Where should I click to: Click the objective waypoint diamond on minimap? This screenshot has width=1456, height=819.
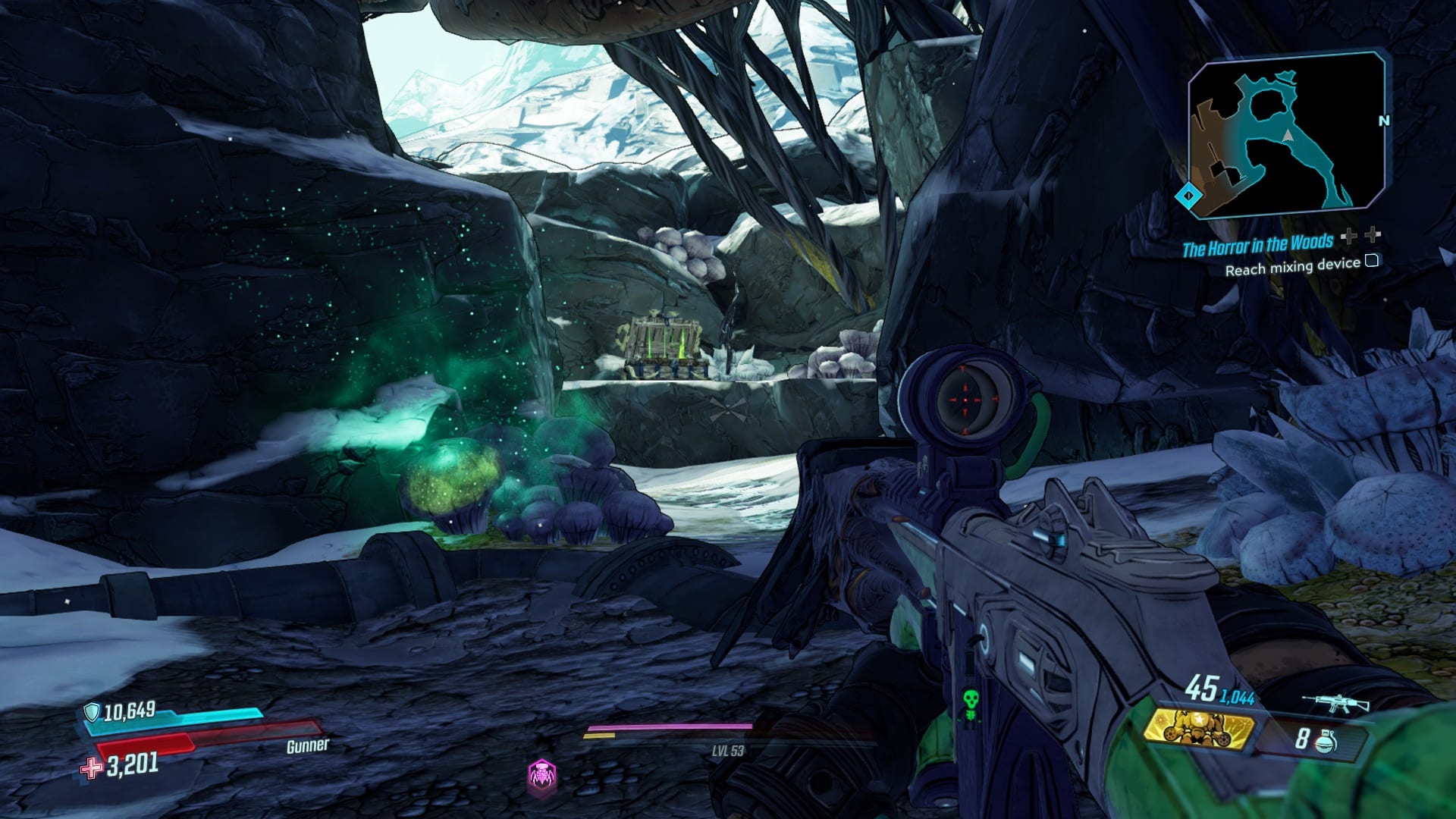pos(1188,196)
